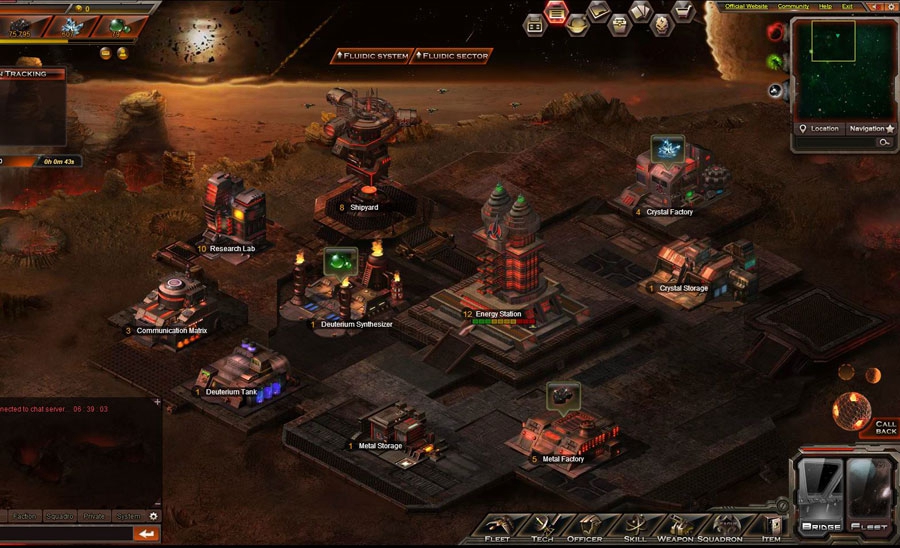Switch to the Faction chat tab
The height and width of the screenshot is (548, 900).
(x=26, y=516)
